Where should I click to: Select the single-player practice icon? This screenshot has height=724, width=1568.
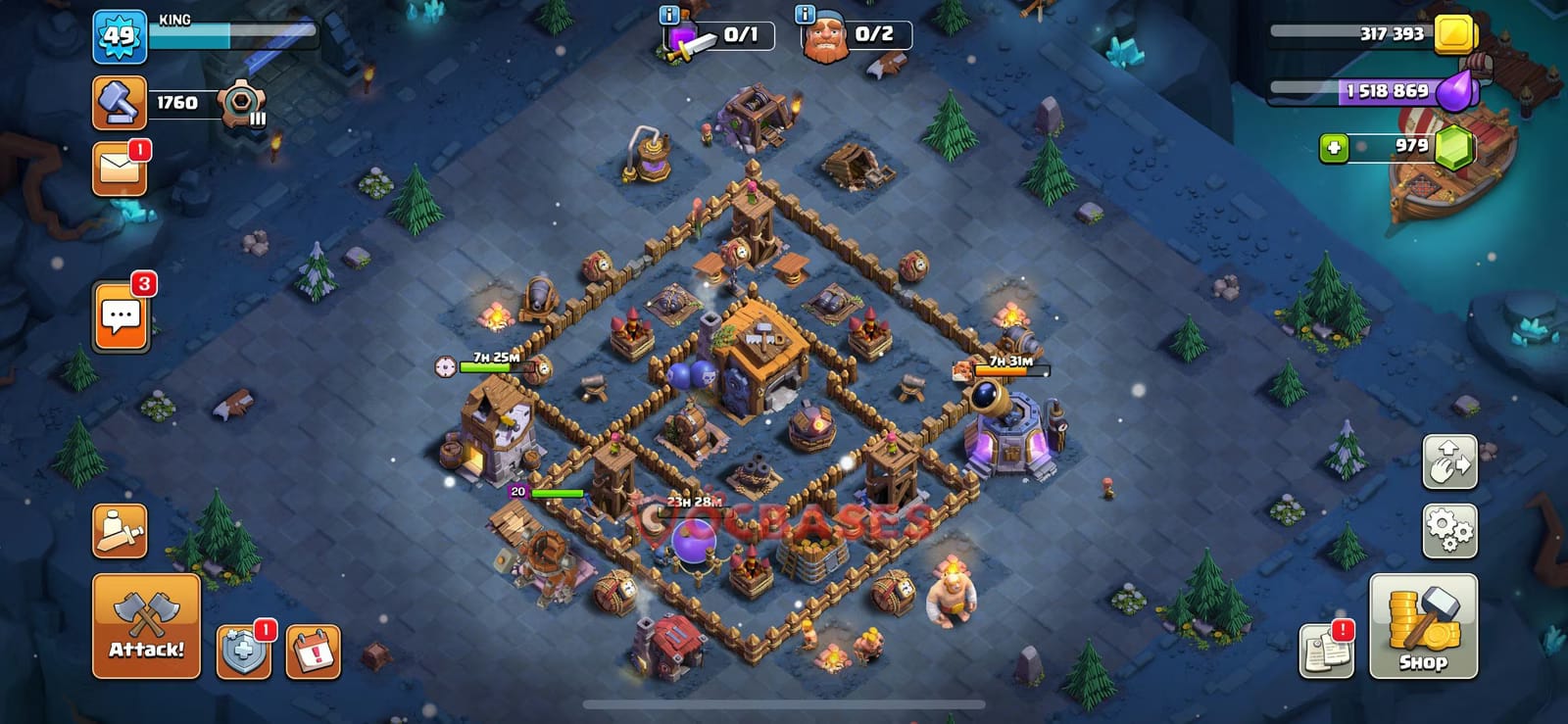point(118,530)
